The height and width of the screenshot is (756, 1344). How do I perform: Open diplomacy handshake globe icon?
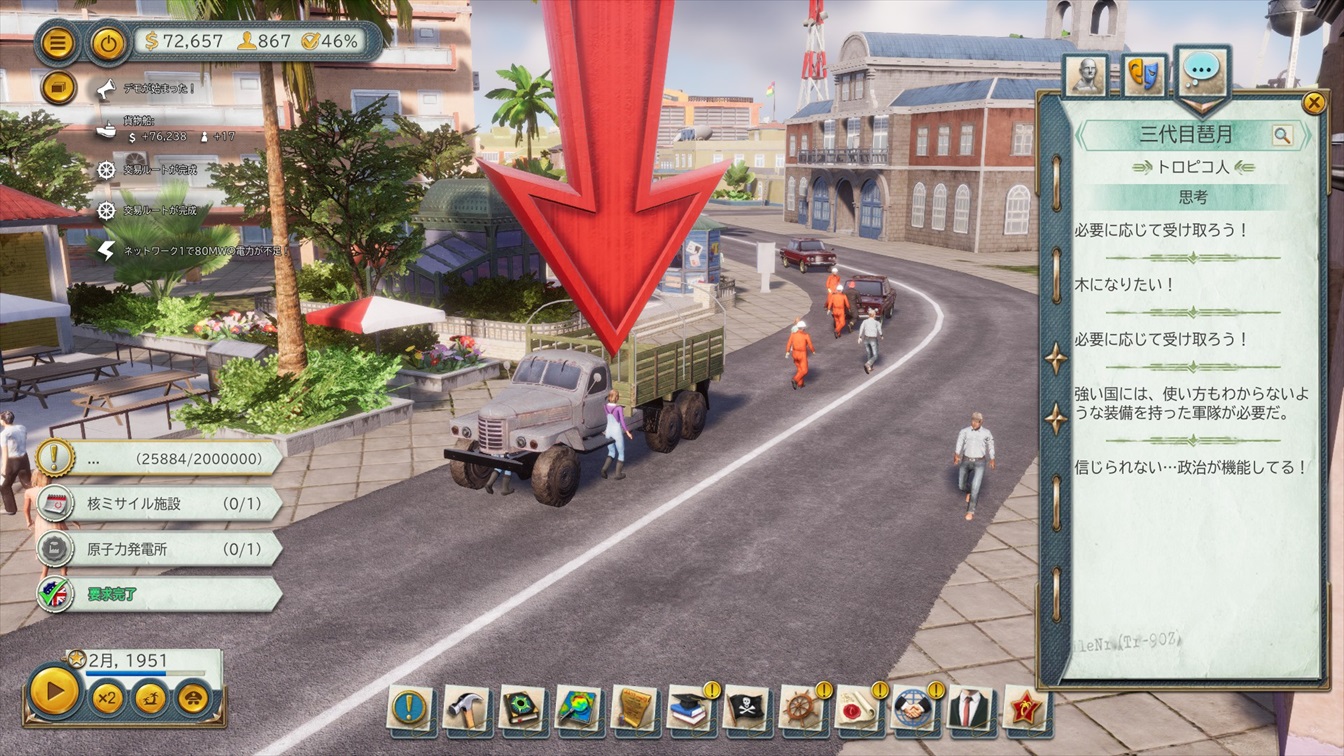914,708
